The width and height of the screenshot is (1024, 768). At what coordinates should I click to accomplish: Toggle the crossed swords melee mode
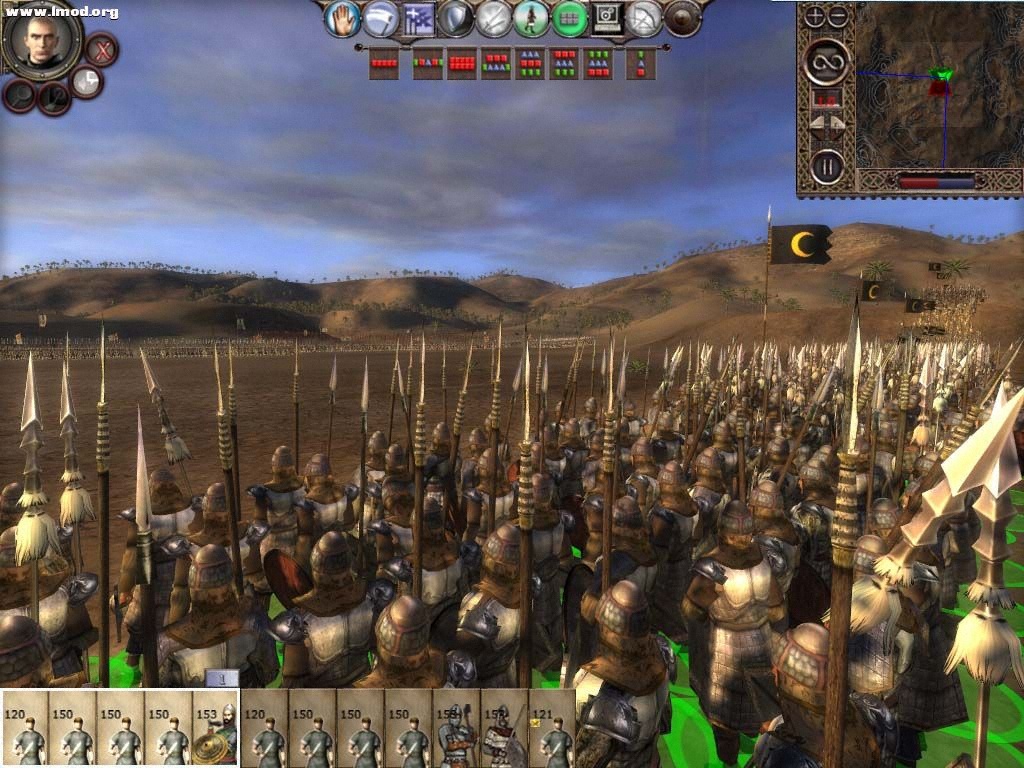(494, 18)
